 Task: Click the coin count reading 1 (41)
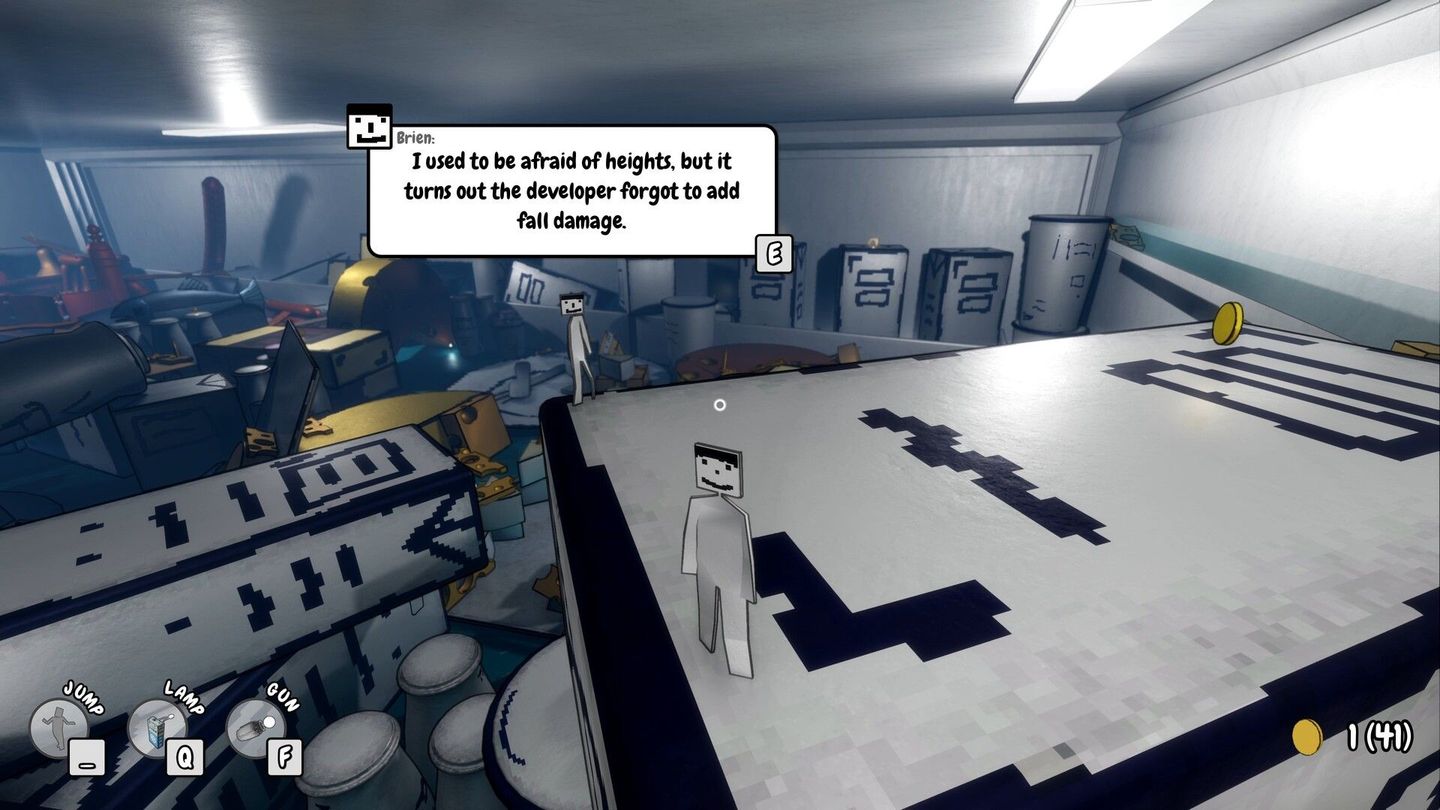[x=1380, y=736]
